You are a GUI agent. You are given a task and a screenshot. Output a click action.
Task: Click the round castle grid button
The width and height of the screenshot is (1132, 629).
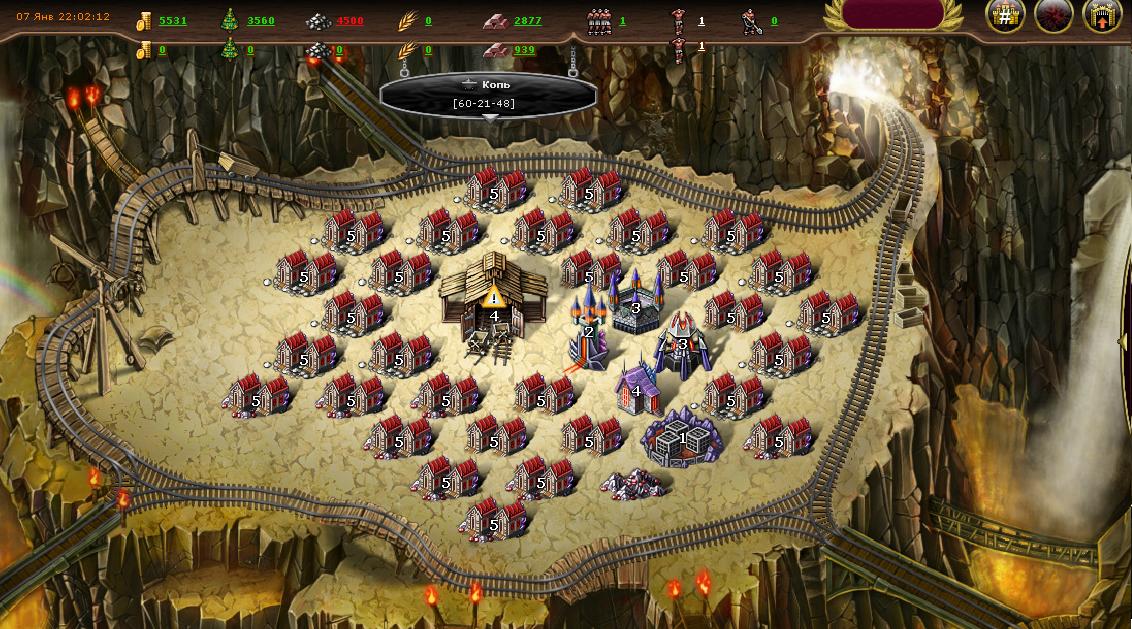[1005, 16]
